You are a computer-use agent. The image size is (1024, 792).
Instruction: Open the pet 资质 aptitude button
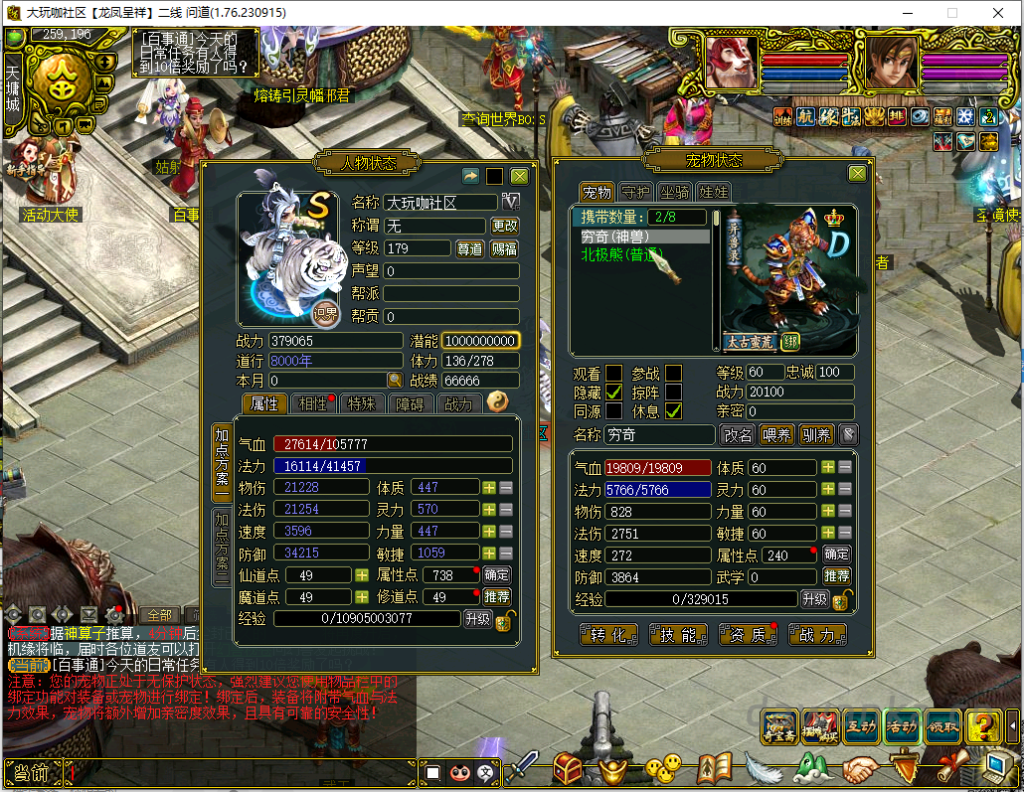pos(748,634)
